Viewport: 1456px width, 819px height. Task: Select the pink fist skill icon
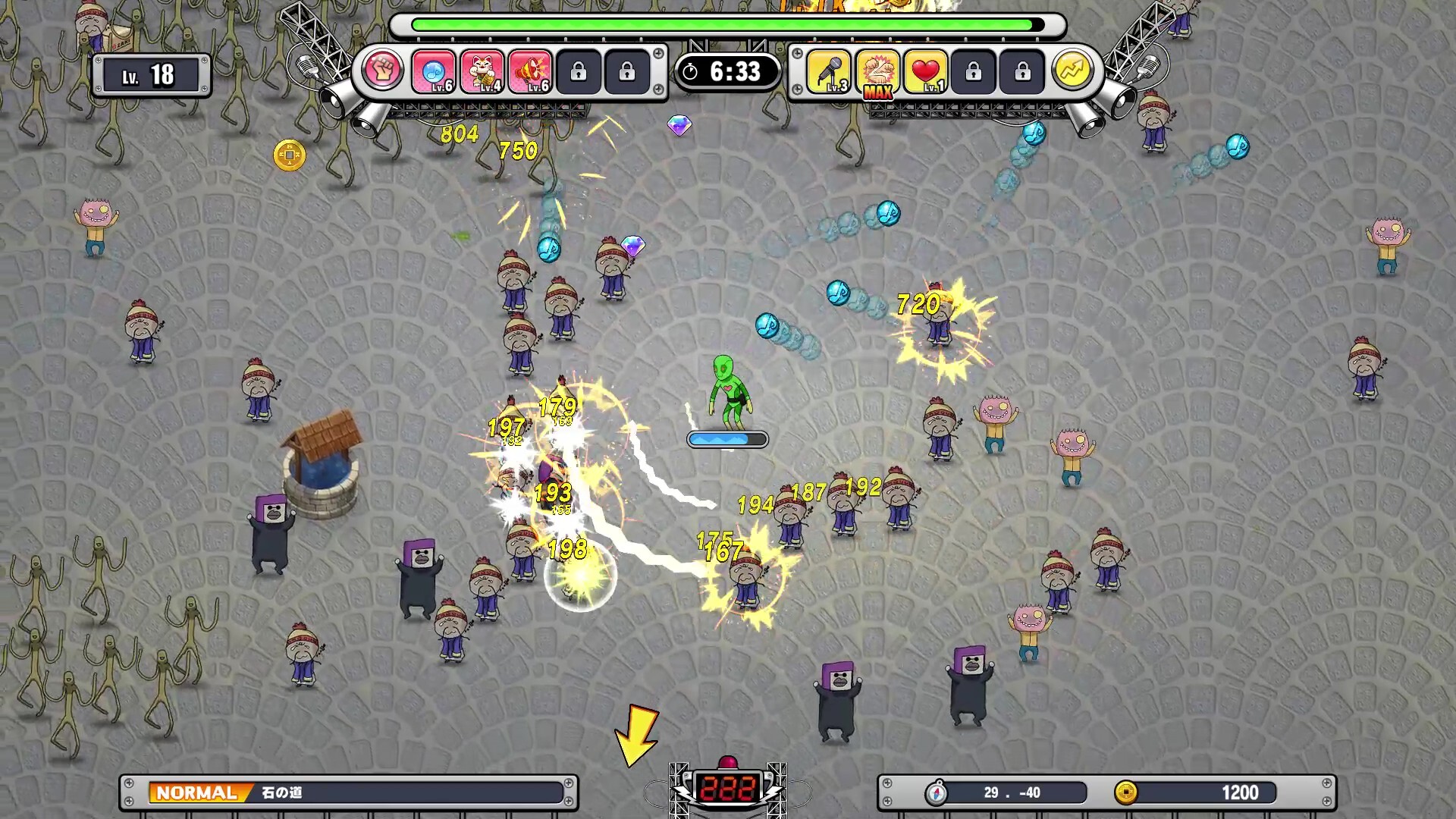(385, 71)
